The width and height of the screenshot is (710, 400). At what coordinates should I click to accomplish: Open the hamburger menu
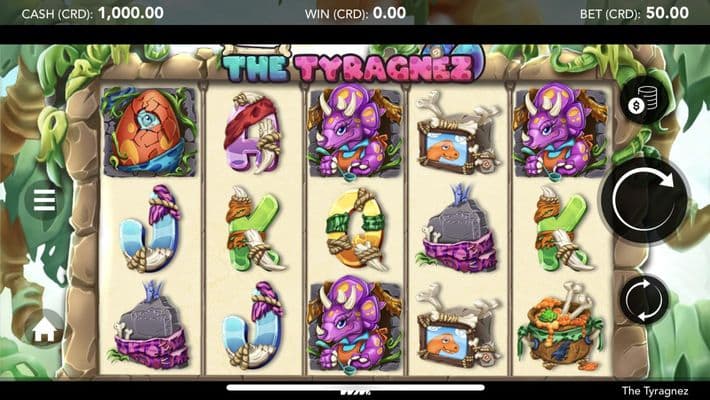coord(44,201)
